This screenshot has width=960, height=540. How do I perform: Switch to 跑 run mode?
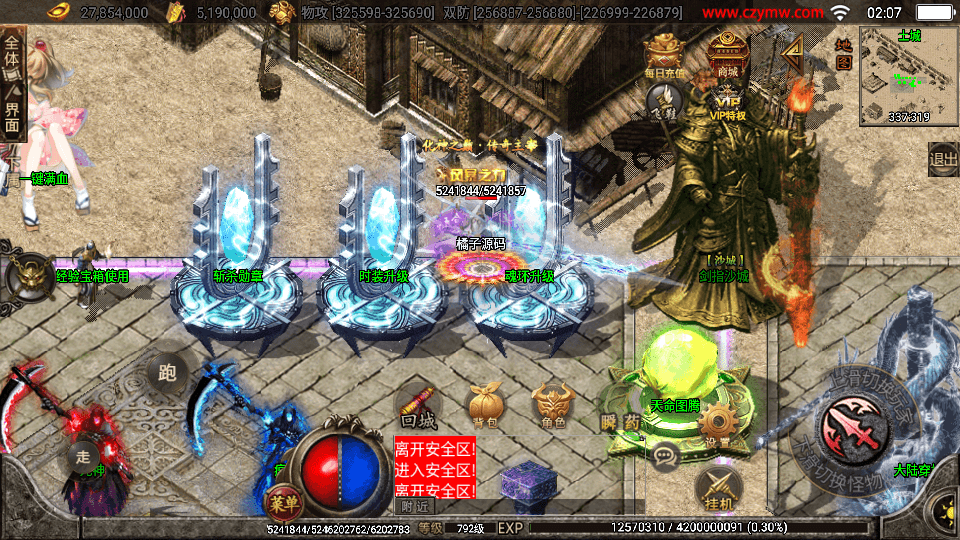point(167,373)
